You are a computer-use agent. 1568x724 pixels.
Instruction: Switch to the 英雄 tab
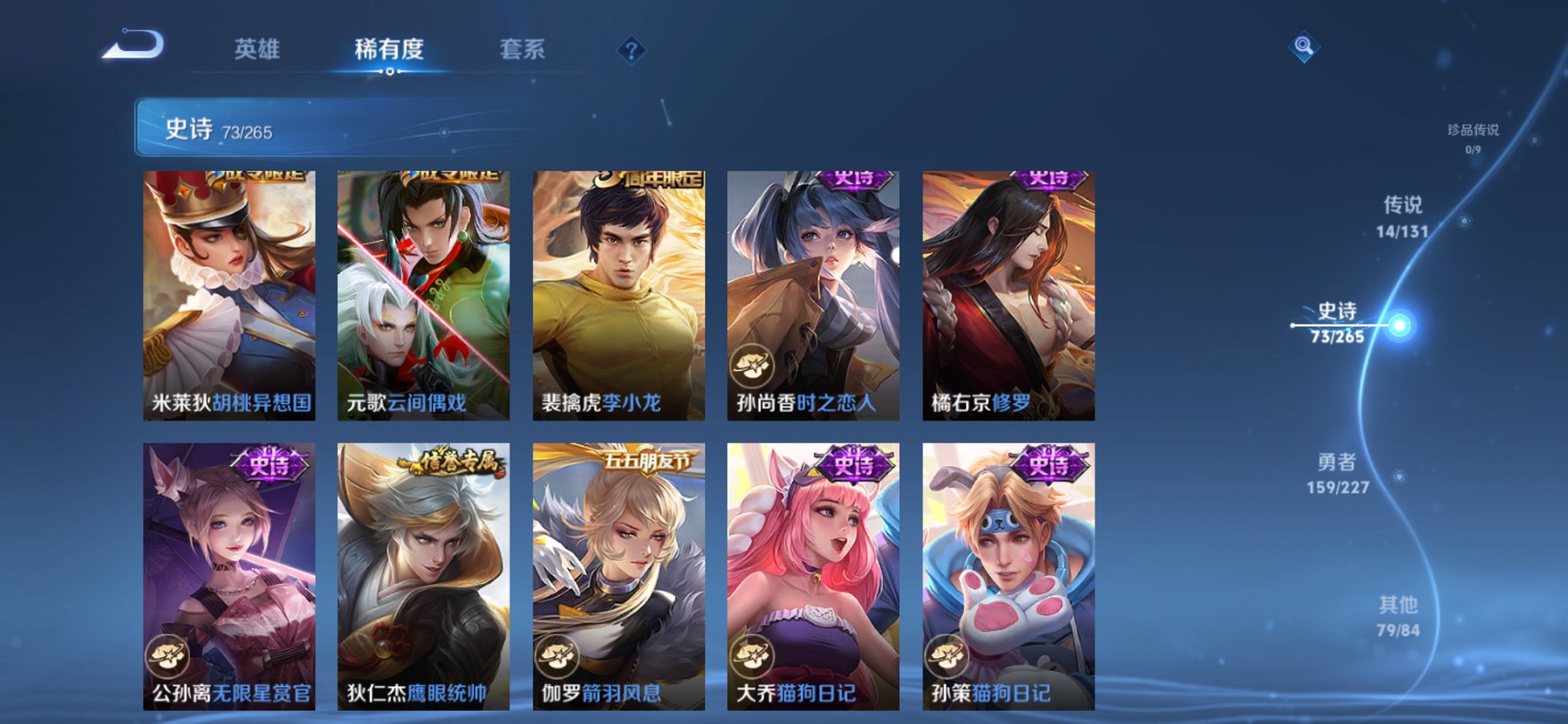[x=259, y=50]
